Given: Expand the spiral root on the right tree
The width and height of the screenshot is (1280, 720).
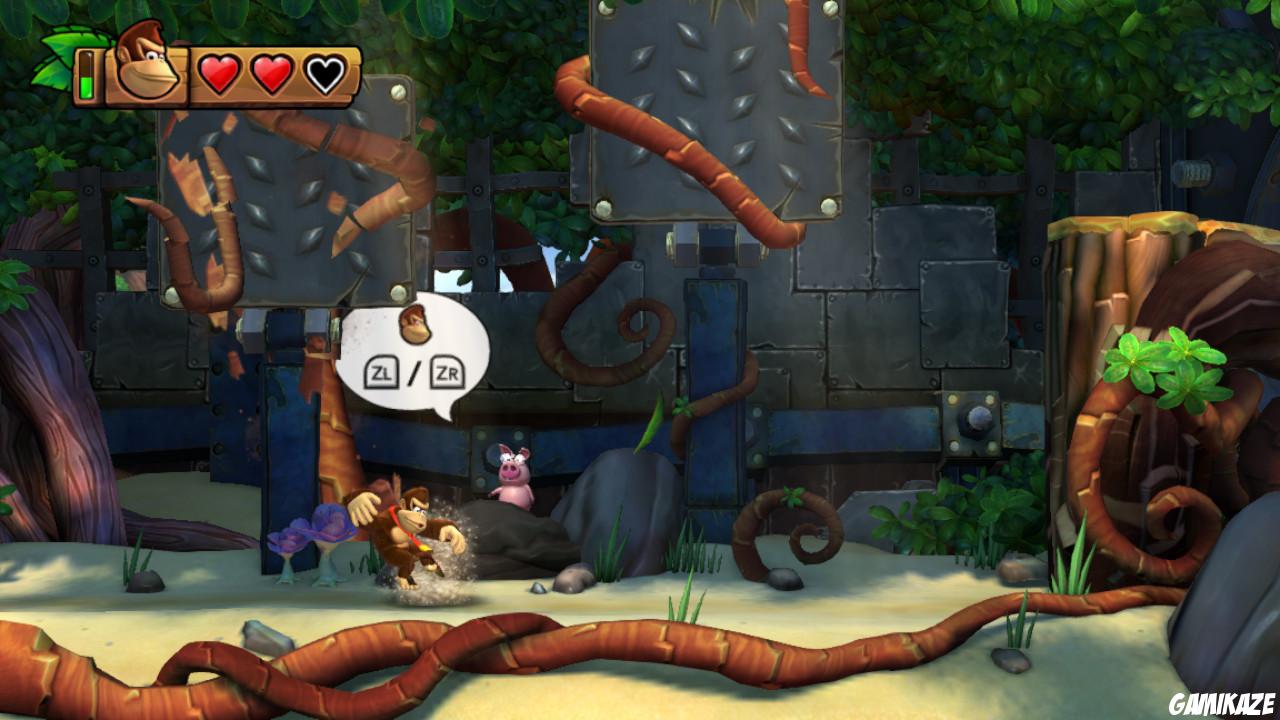Looking at the screenshot, I should point(1160,500).
